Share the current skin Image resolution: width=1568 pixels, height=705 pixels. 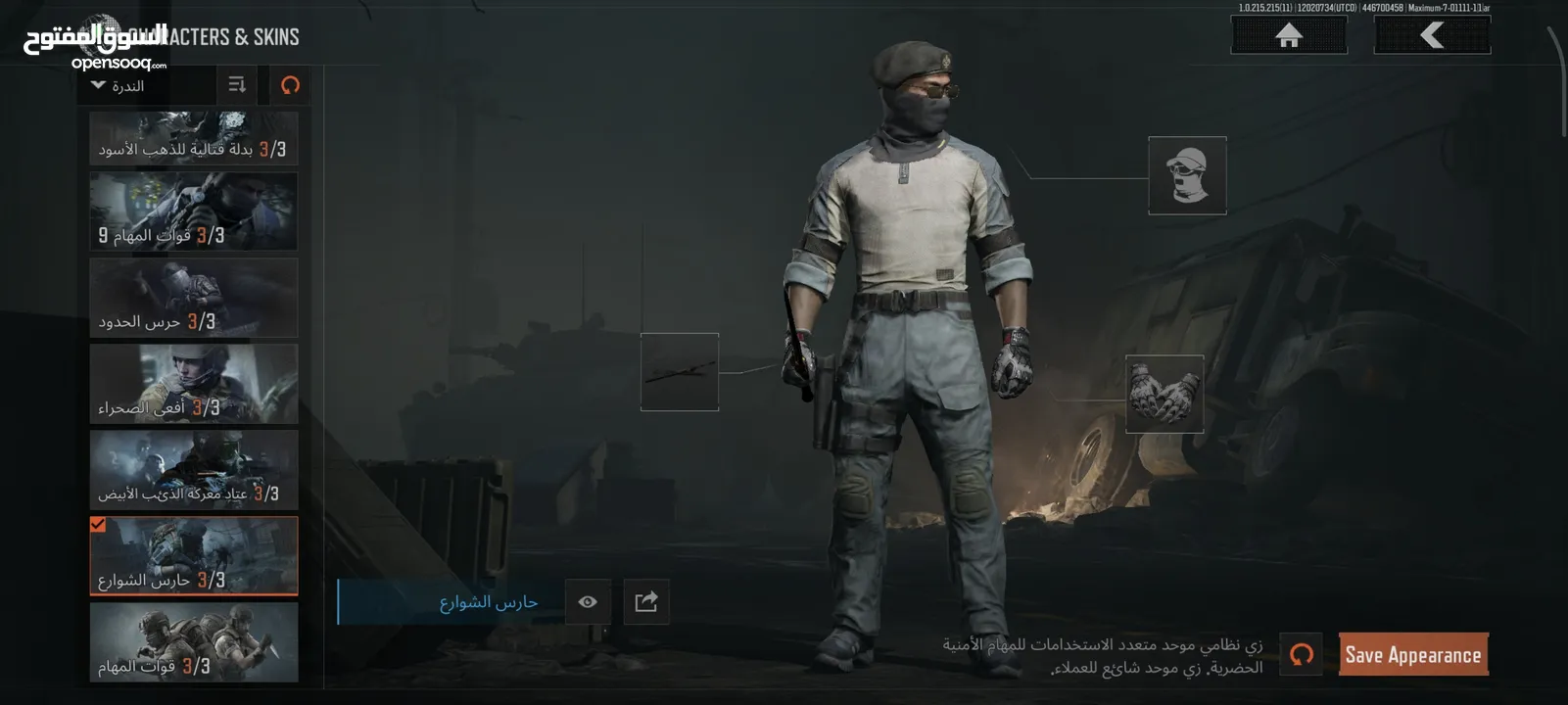(646, 602)
